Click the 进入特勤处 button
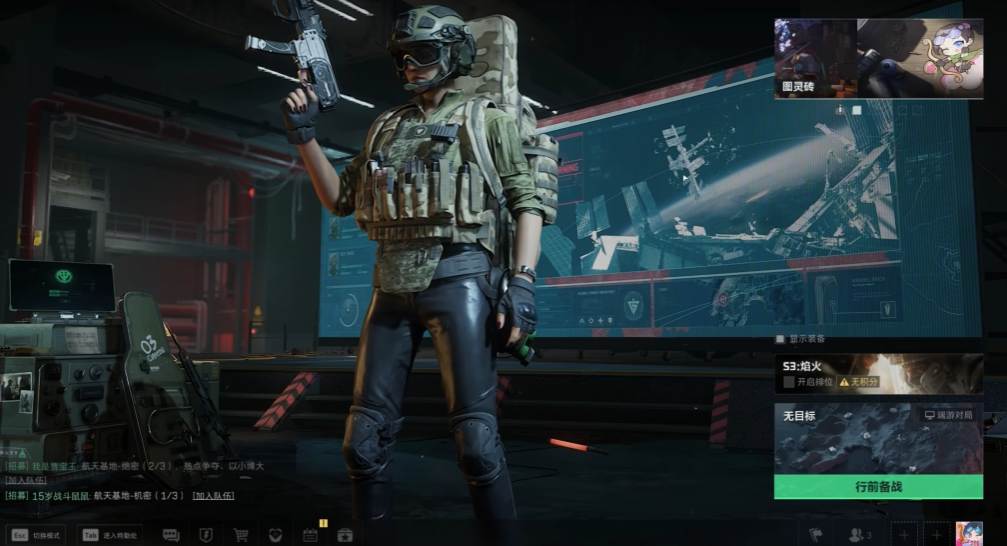The height and width of the screenshot is (546, 1007). 110,535
